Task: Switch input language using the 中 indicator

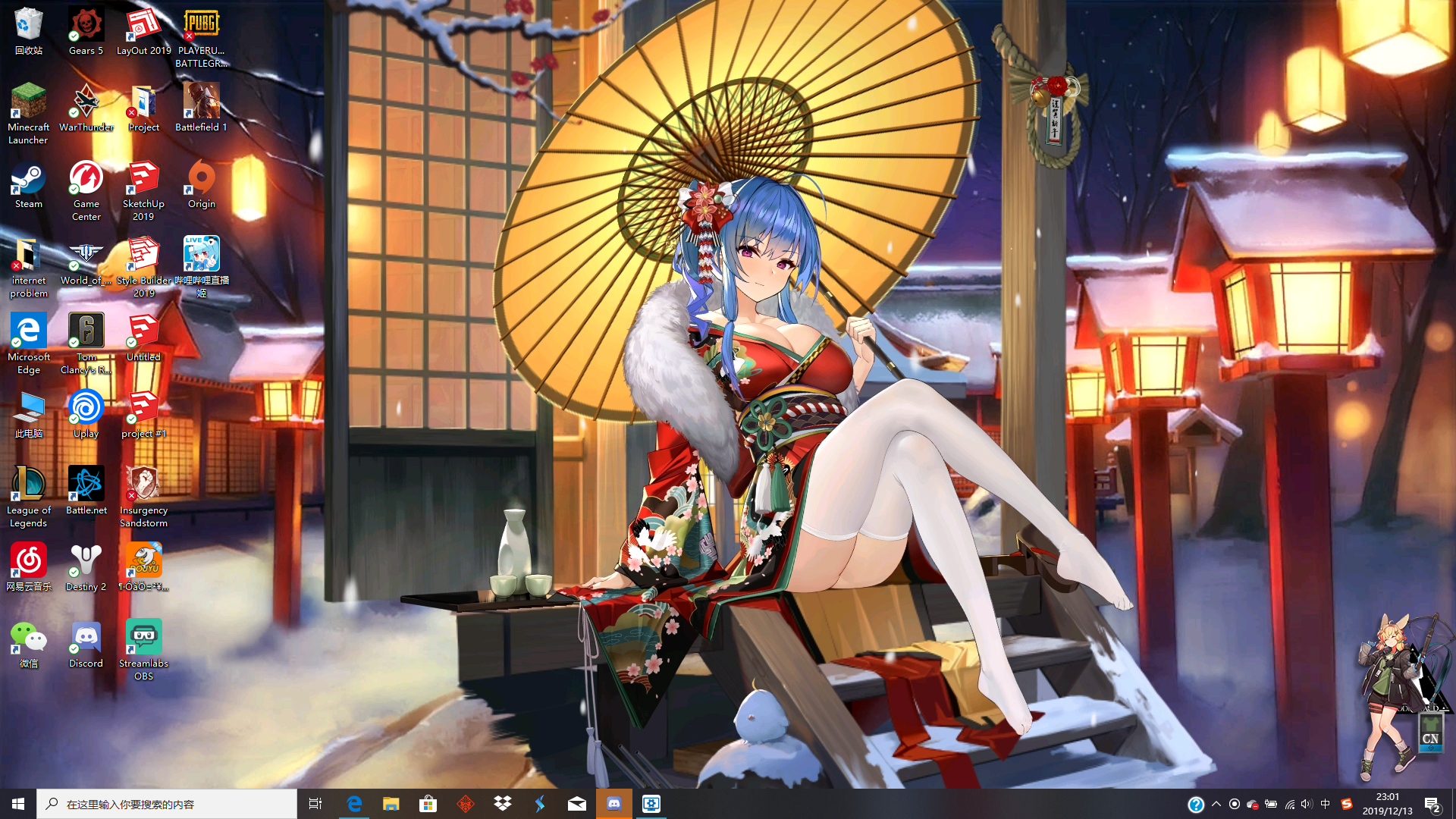Action: [1325, 803]
